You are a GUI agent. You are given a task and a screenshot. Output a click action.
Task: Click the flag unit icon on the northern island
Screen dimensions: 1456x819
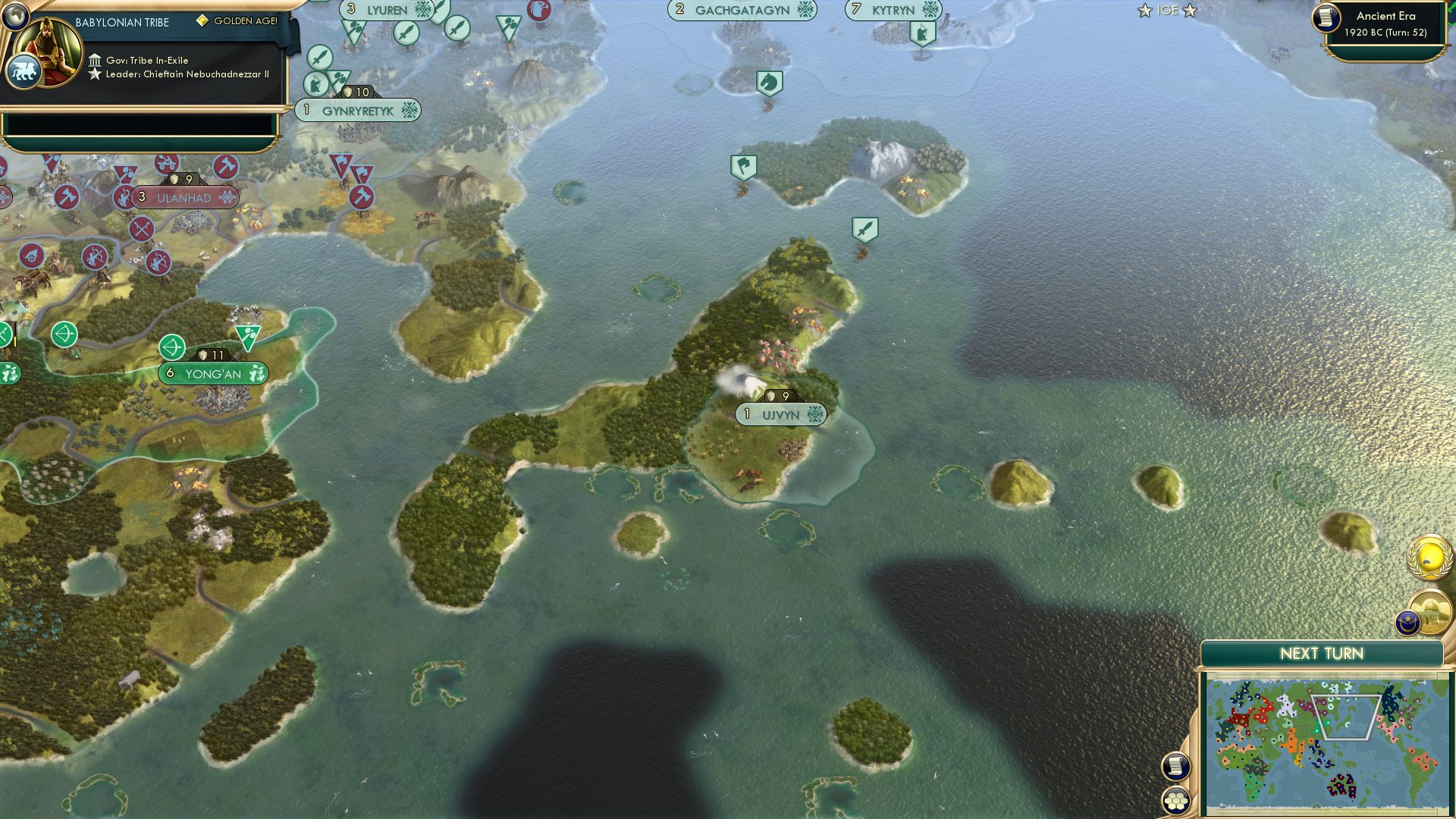click(x=743, y=167)
